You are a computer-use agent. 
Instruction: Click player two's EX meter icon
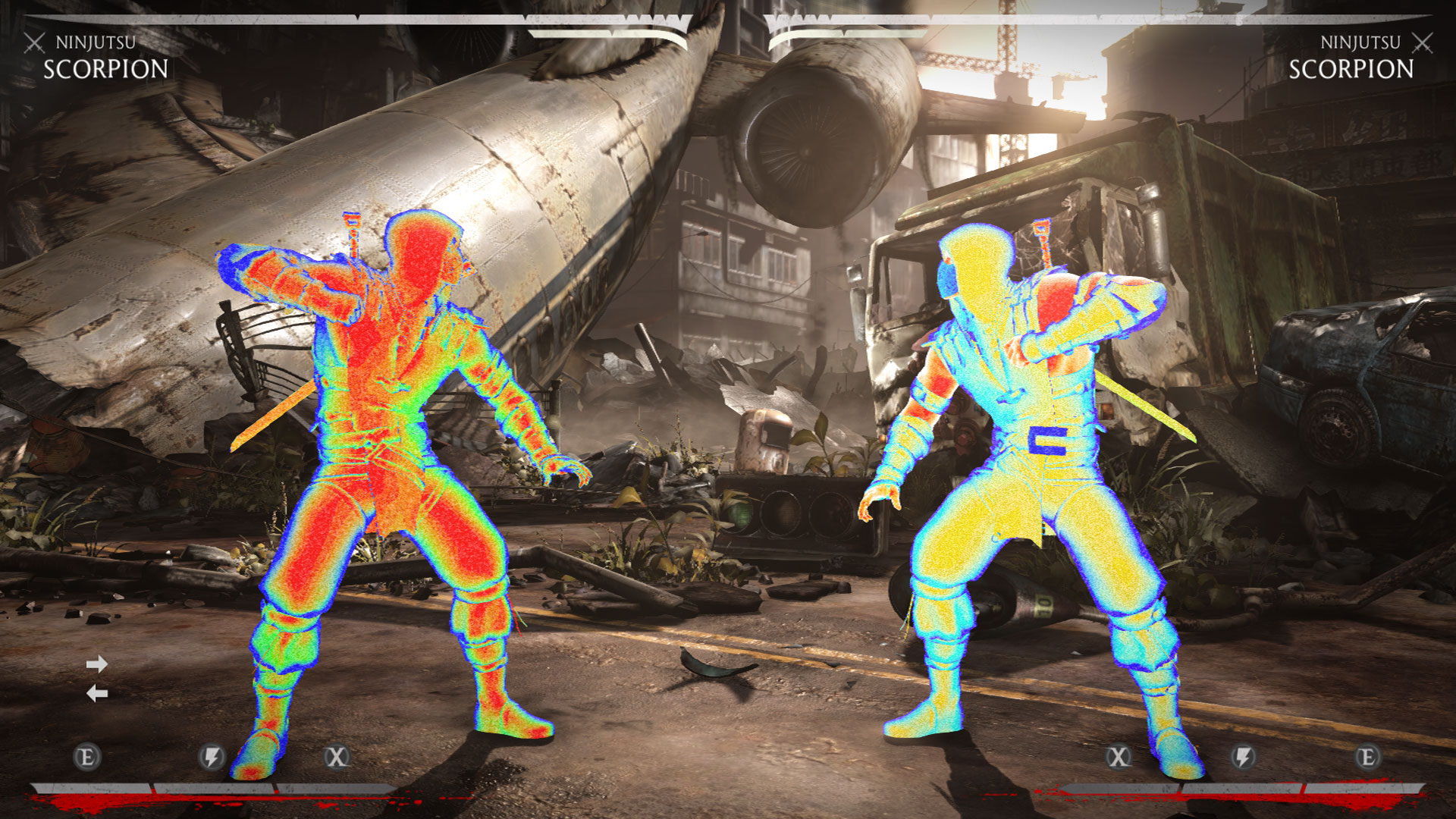click(x=1367, y=756)
